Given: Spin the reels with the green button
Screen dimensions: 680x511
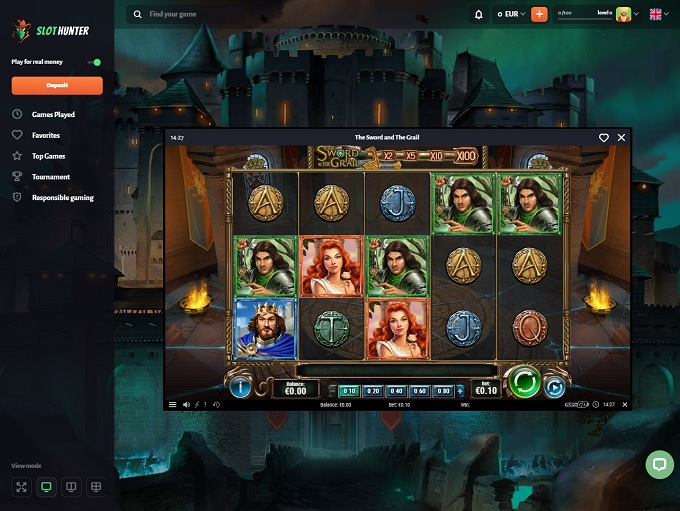Looking at the screenshot, I should (x=524, y=383).
